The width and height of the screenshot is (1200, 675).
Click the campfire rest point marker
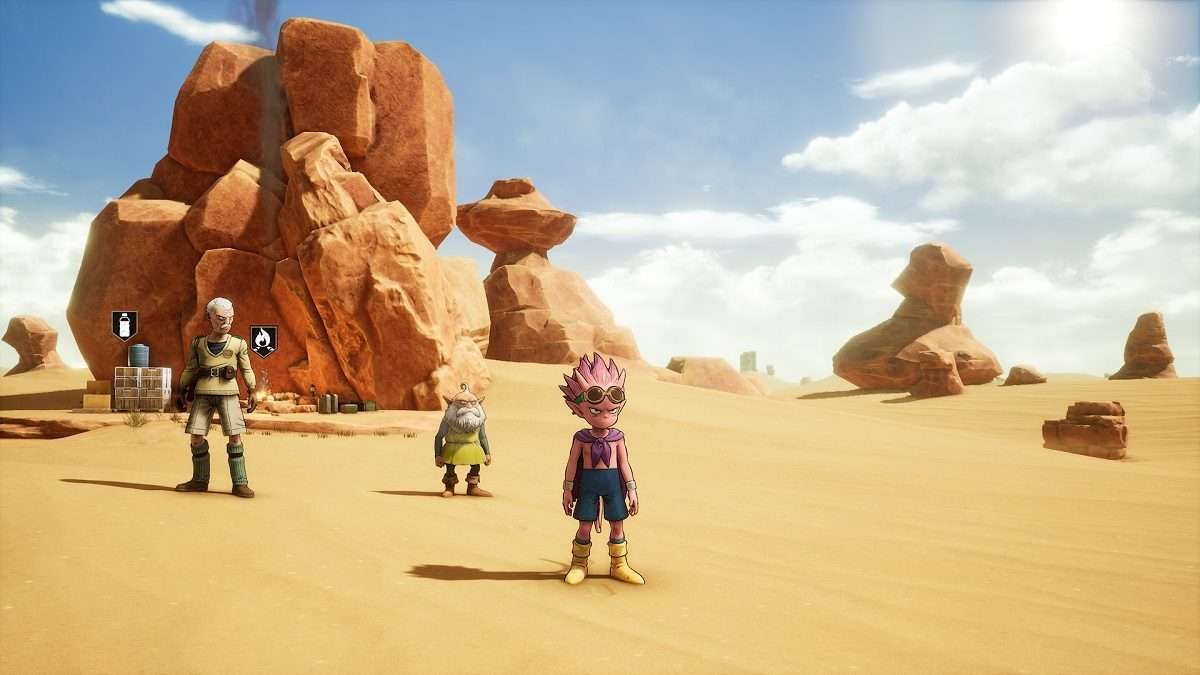click(x=263, y=340)
